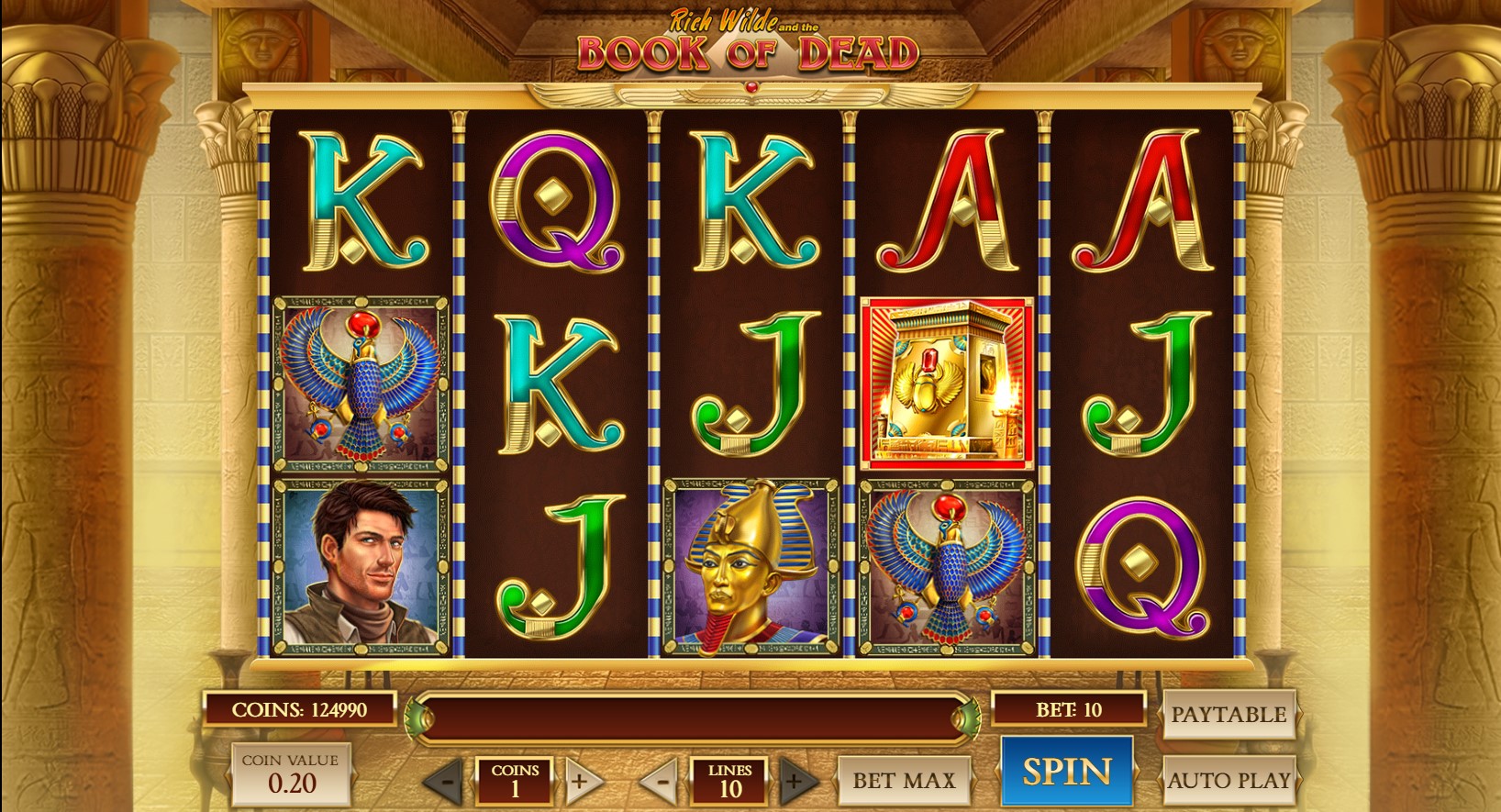Click the winged scarab emblem above the reels

click(x=752, y=87)
